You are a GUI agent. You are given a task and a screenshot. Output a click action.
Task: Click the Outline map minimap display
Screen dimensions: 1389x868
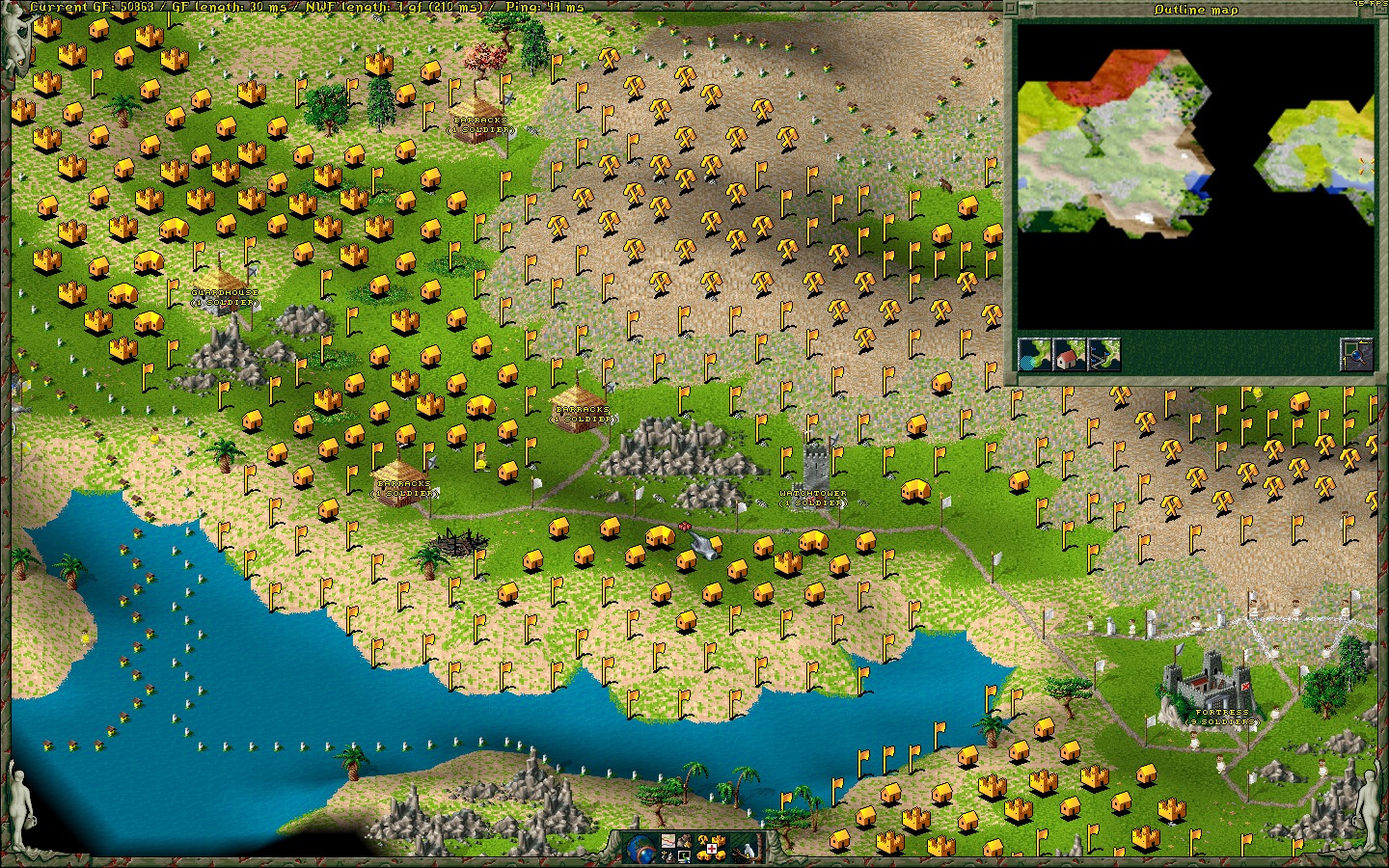coord(1196,176)
